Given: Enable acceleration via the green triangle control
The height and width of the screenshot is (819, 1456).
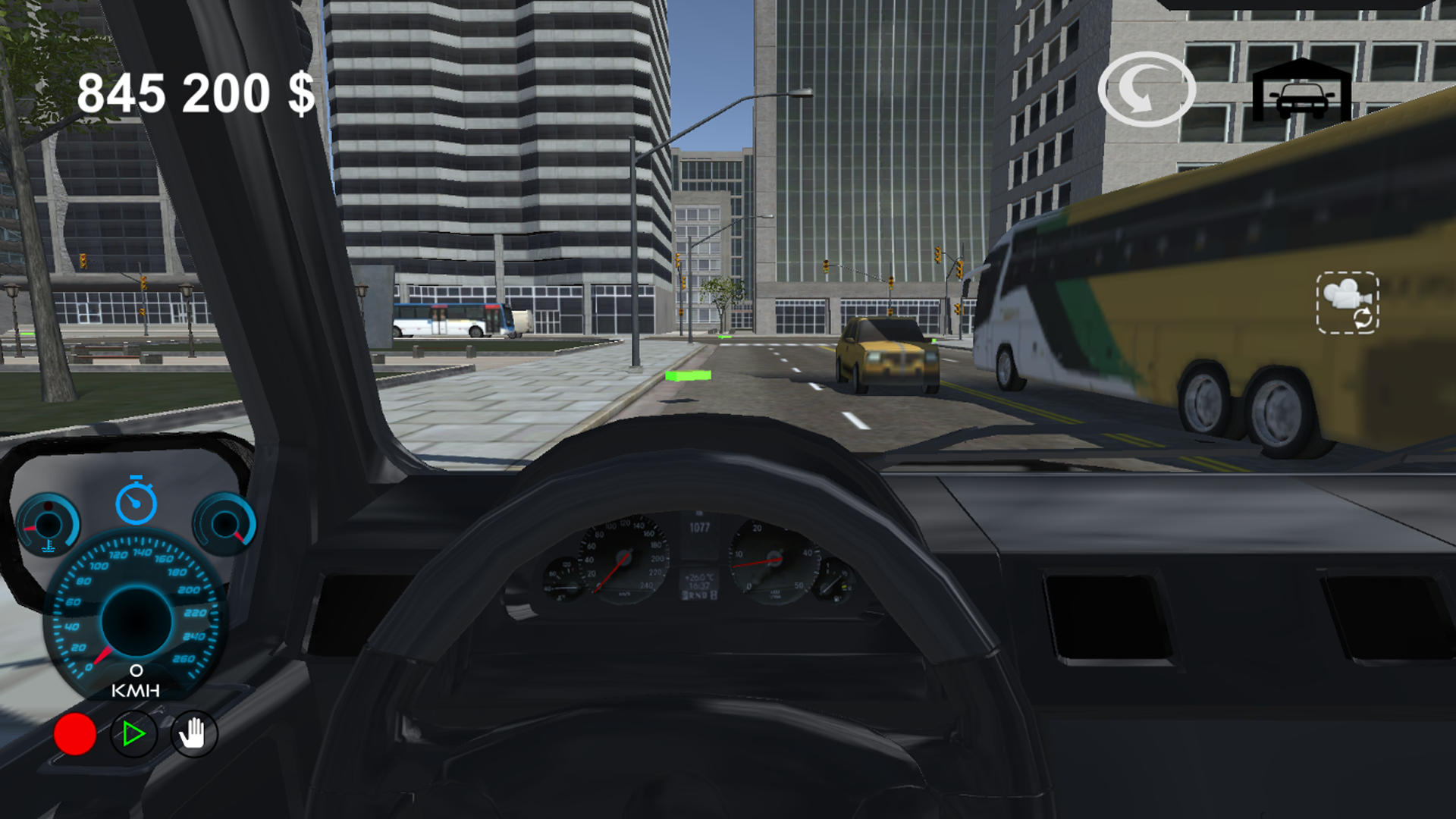Looking at the screenshot, I should click(133, 733).
